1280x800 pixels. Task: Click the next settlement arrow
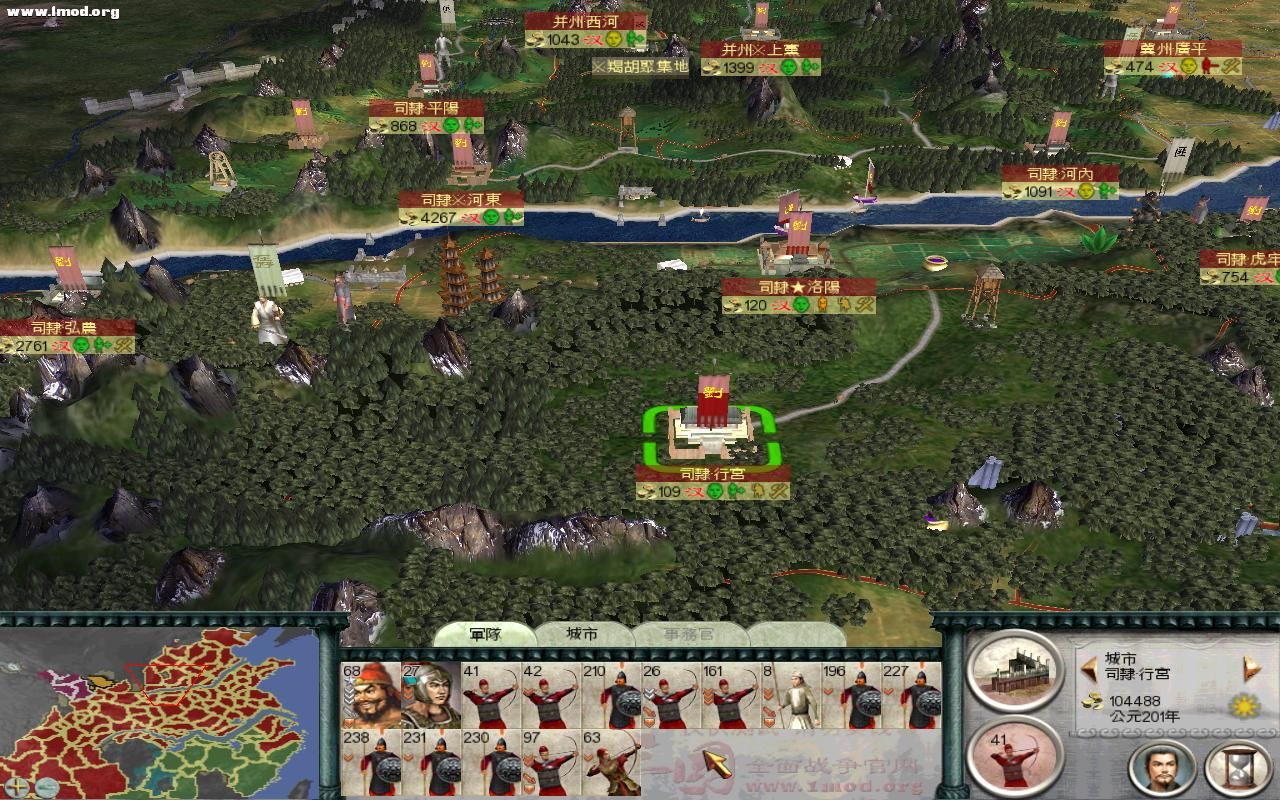(x=1250, y=668)
